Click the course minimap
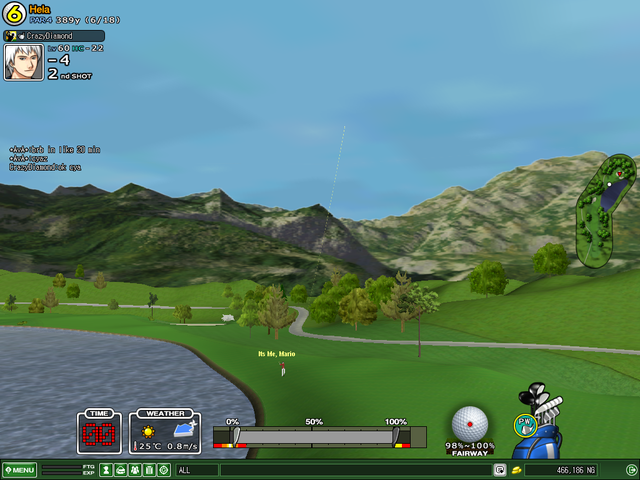The height and width of the screenshot is (480, 640). click(x=606, y=208)
